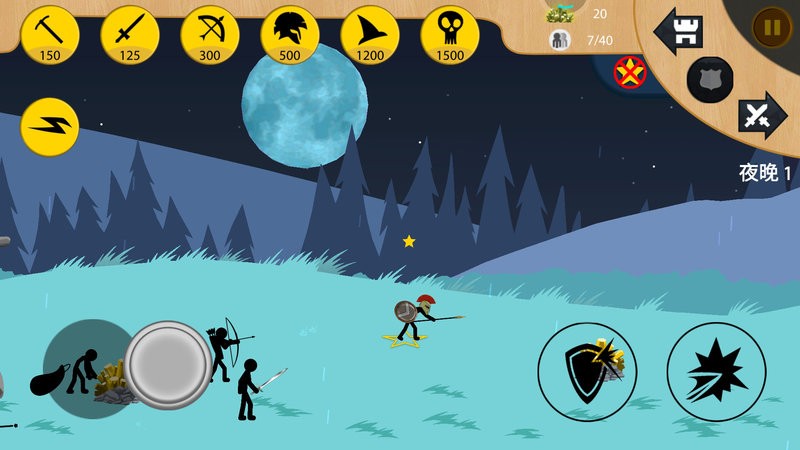Screen dimensions: 800x450
Task: Use the burst strike attack button
Action: (716, 371)
